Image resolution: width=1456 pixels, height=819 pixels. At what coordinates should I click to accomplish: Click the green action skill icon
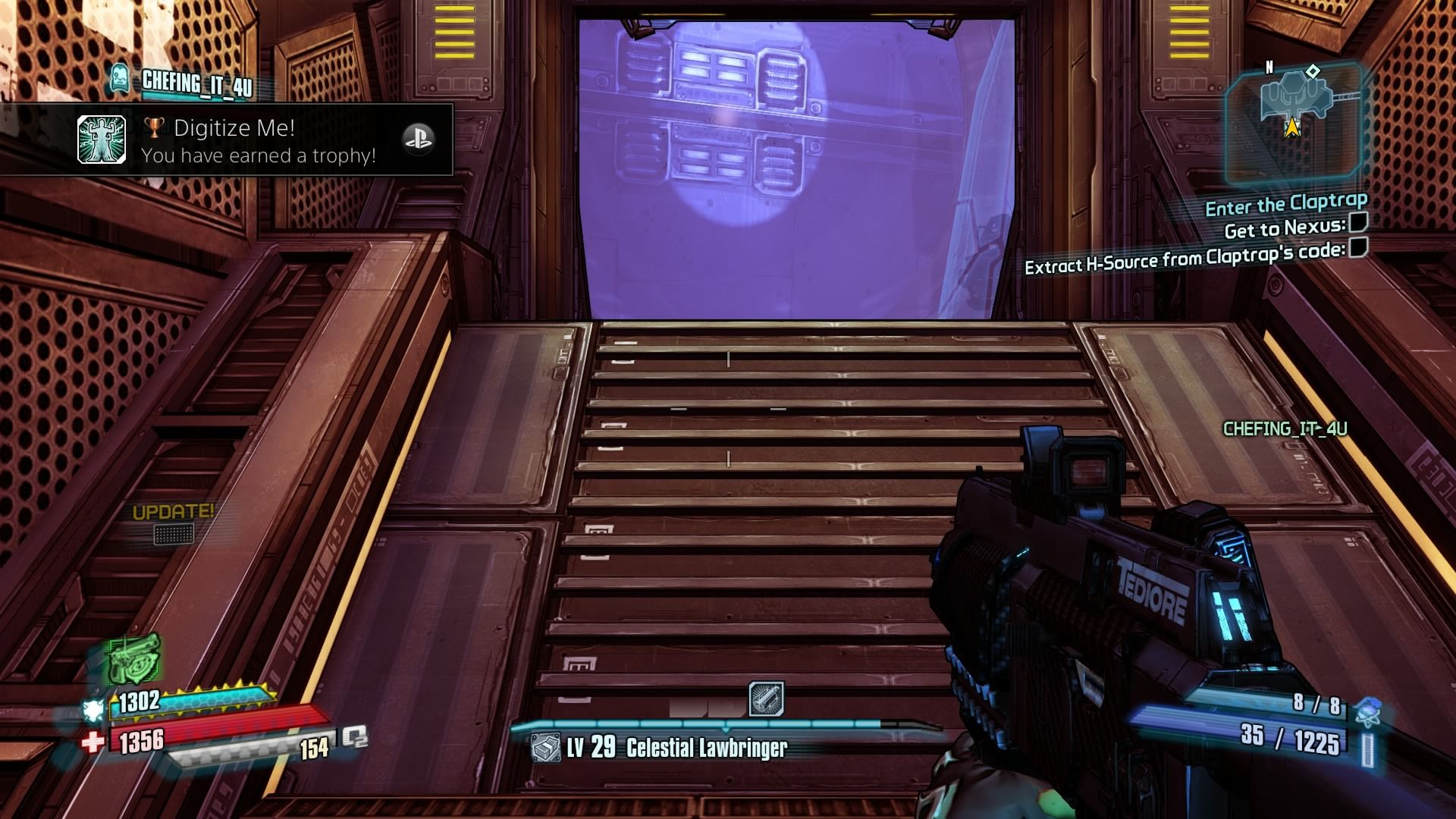[134, 658]
